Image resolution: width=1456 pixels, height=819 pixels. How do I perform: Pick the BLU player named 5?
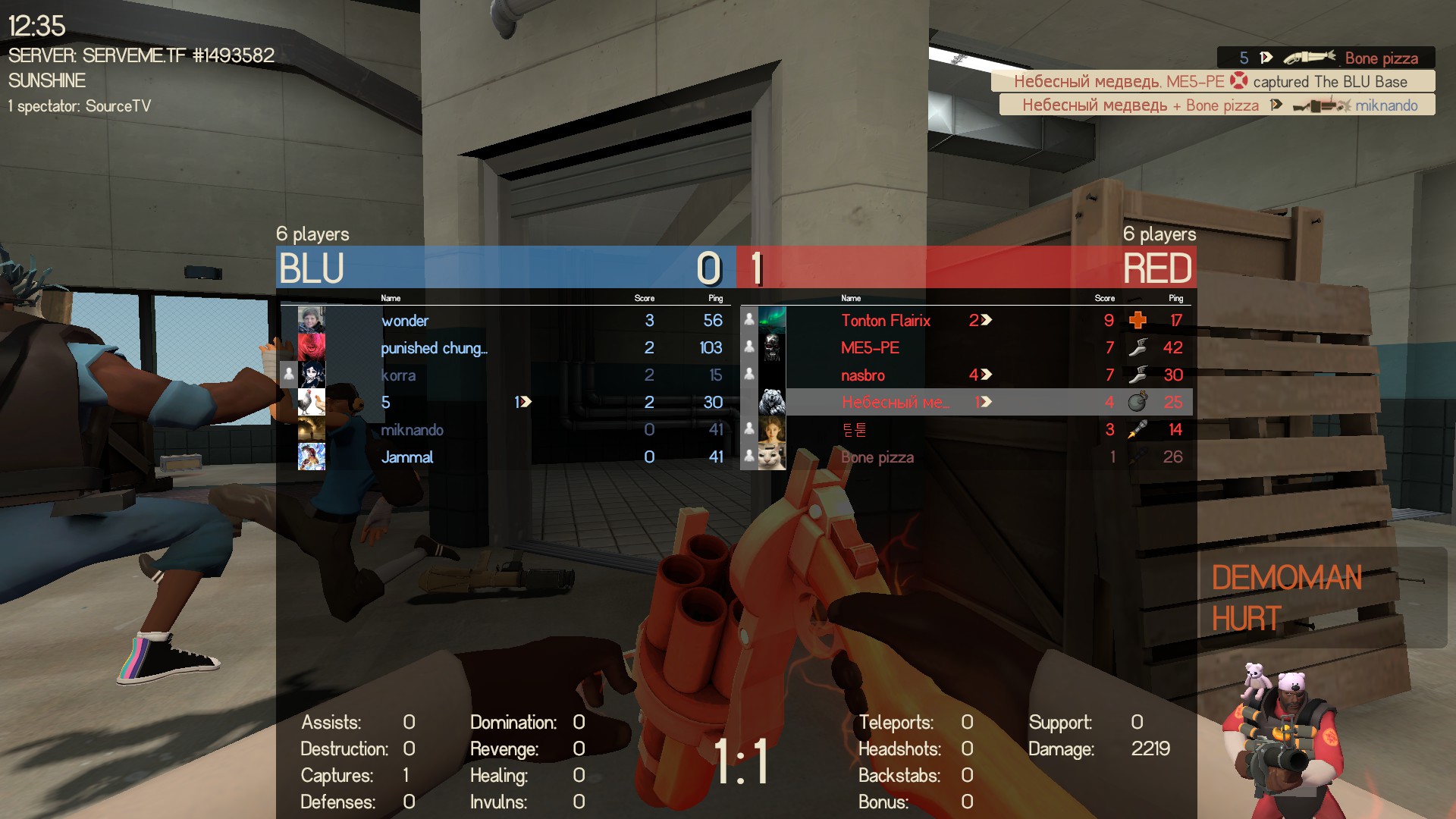click(386, 403)
